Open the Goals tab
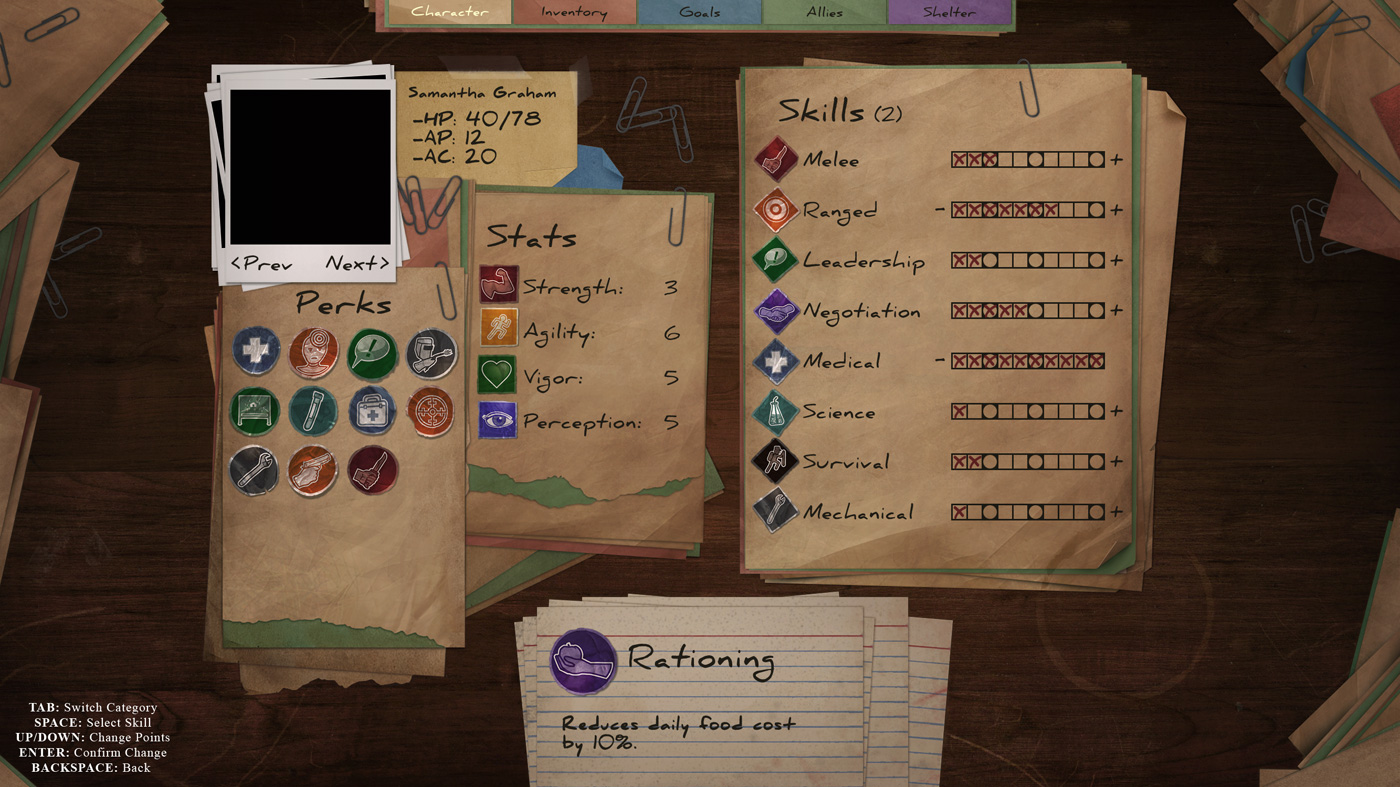The width and height of the screenshot is (1400, 787). [699, 12]
